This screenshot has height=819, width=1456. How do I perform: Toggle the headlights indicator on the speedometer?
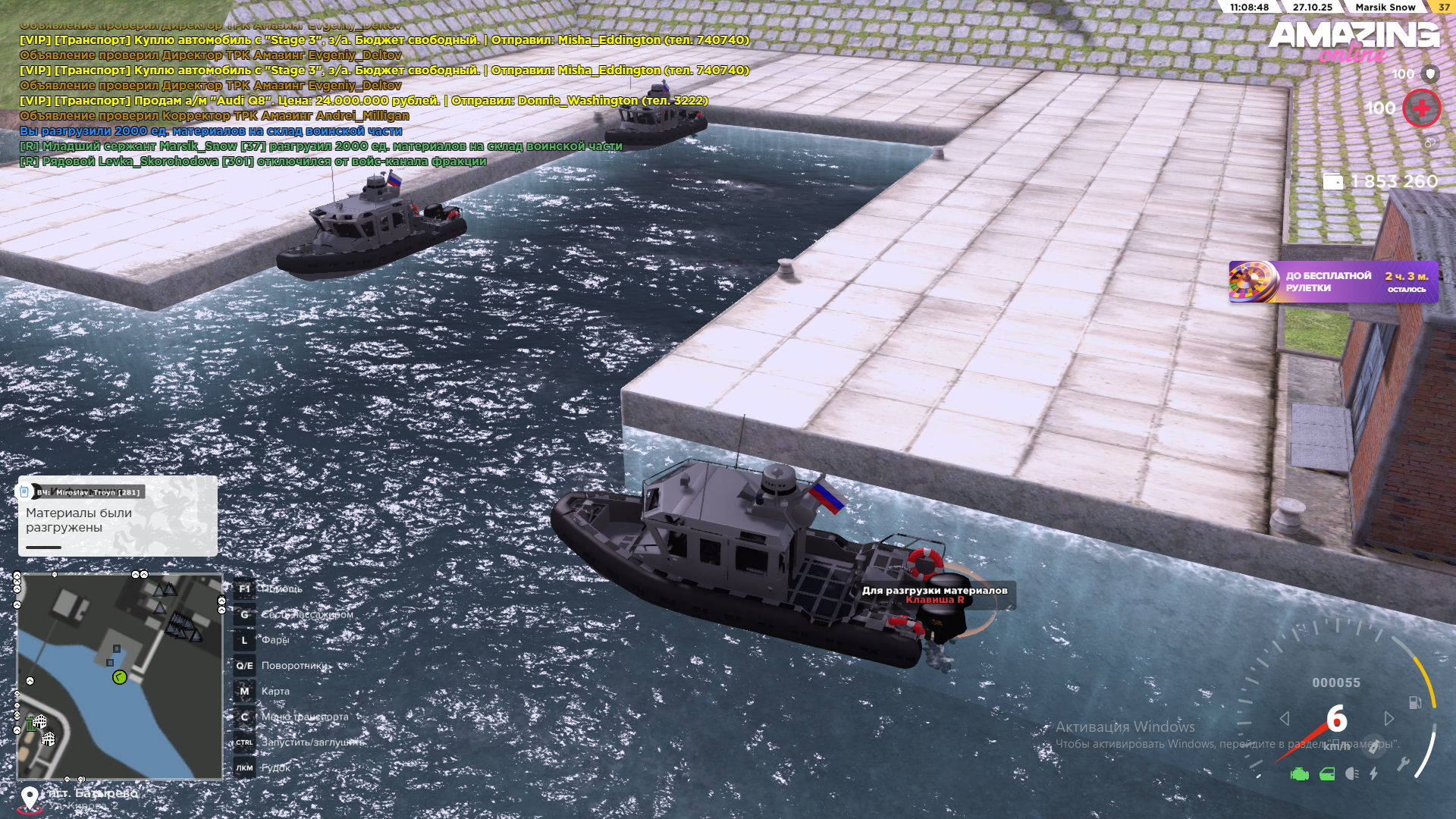tap(1351, 774)
